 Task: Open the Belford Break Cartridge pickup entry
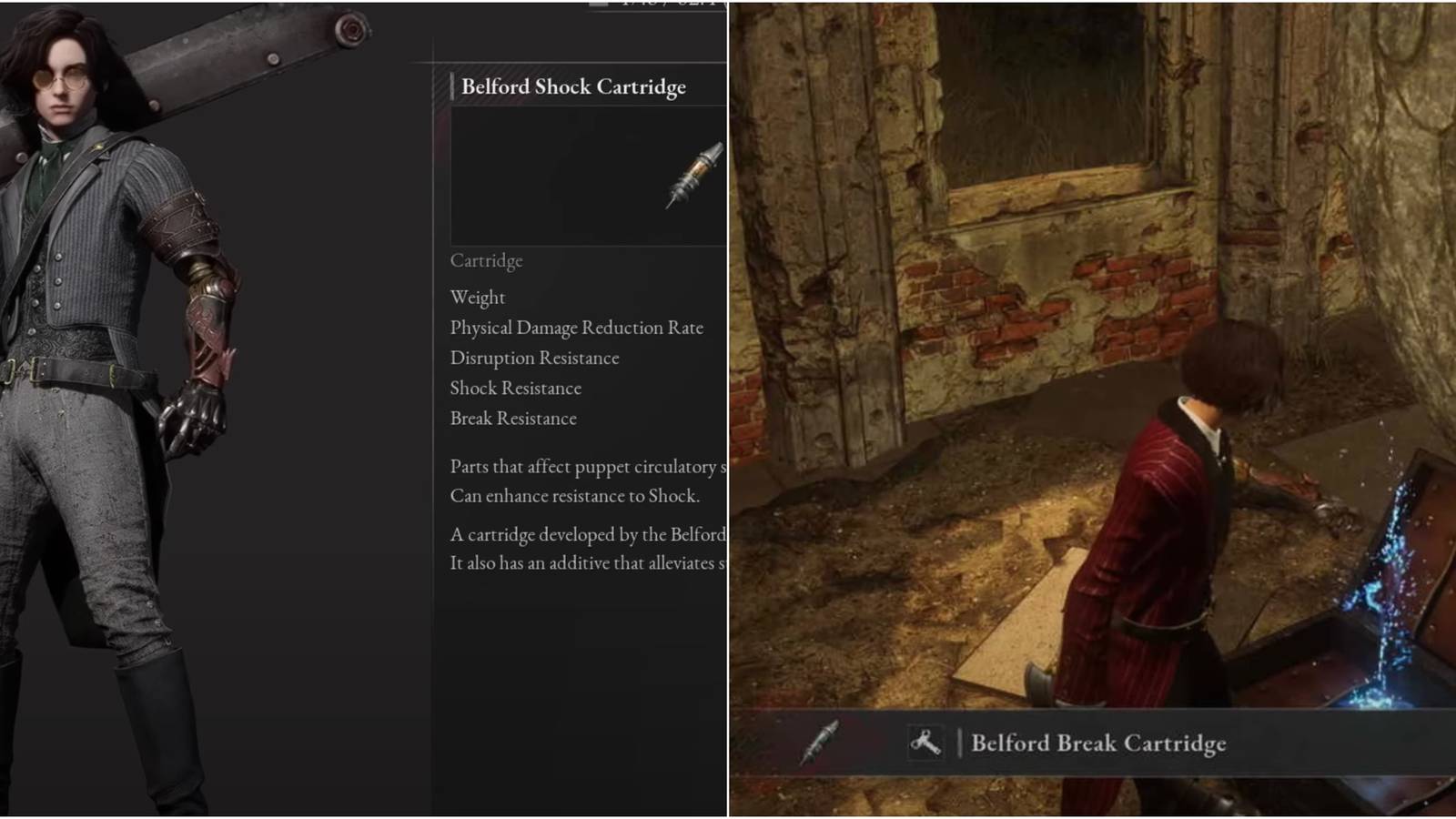(1099, 743)
